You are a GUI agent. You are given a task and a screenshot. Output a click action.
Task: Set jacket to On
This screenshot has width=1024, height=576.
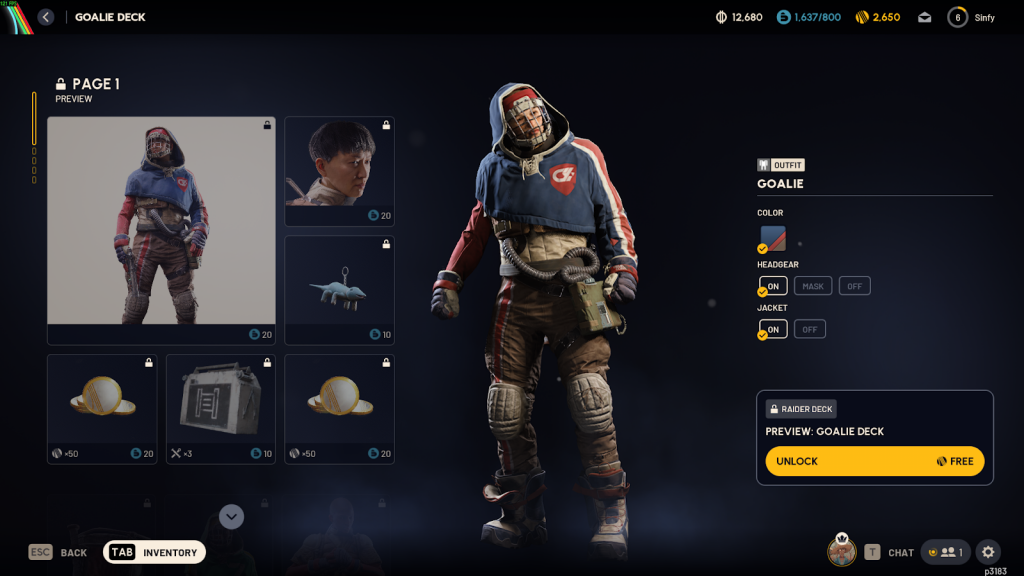coord(773,329)
